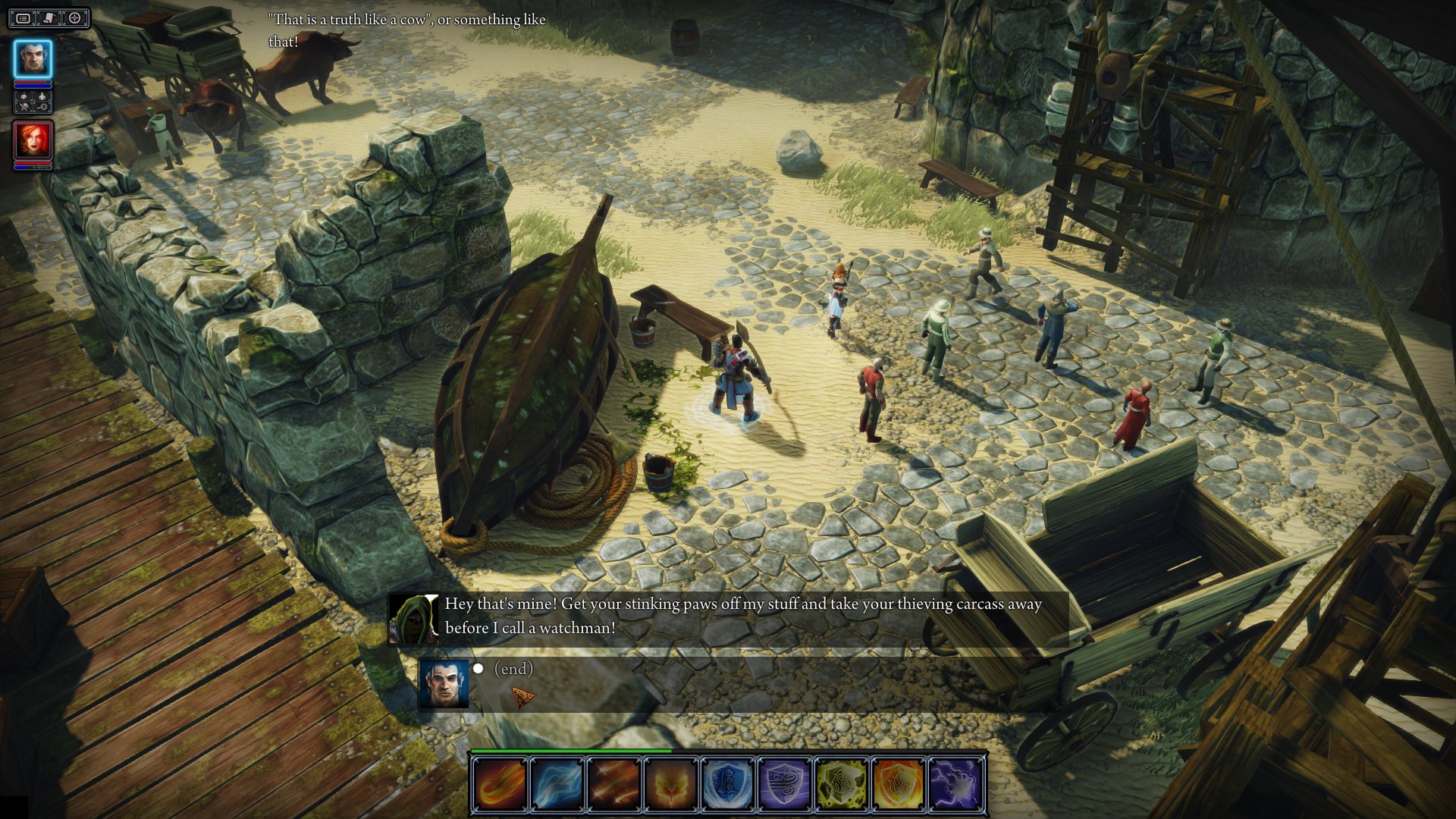Use the purple lightning hand skill
Viewport: 1456px width, 819px height.
click(x=955, y=783)
